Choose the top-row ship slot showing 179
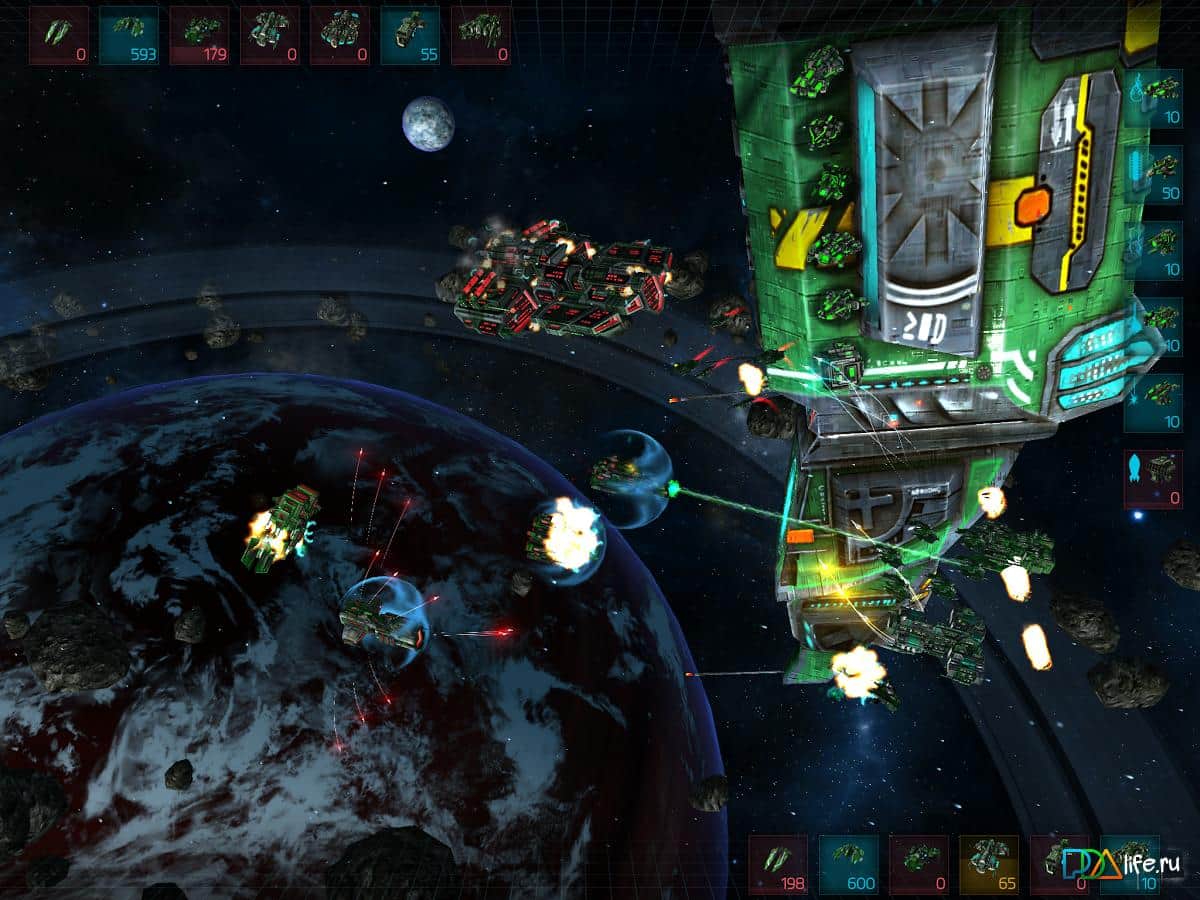This screenshot has height=900, width=1200. coord(199,36)
